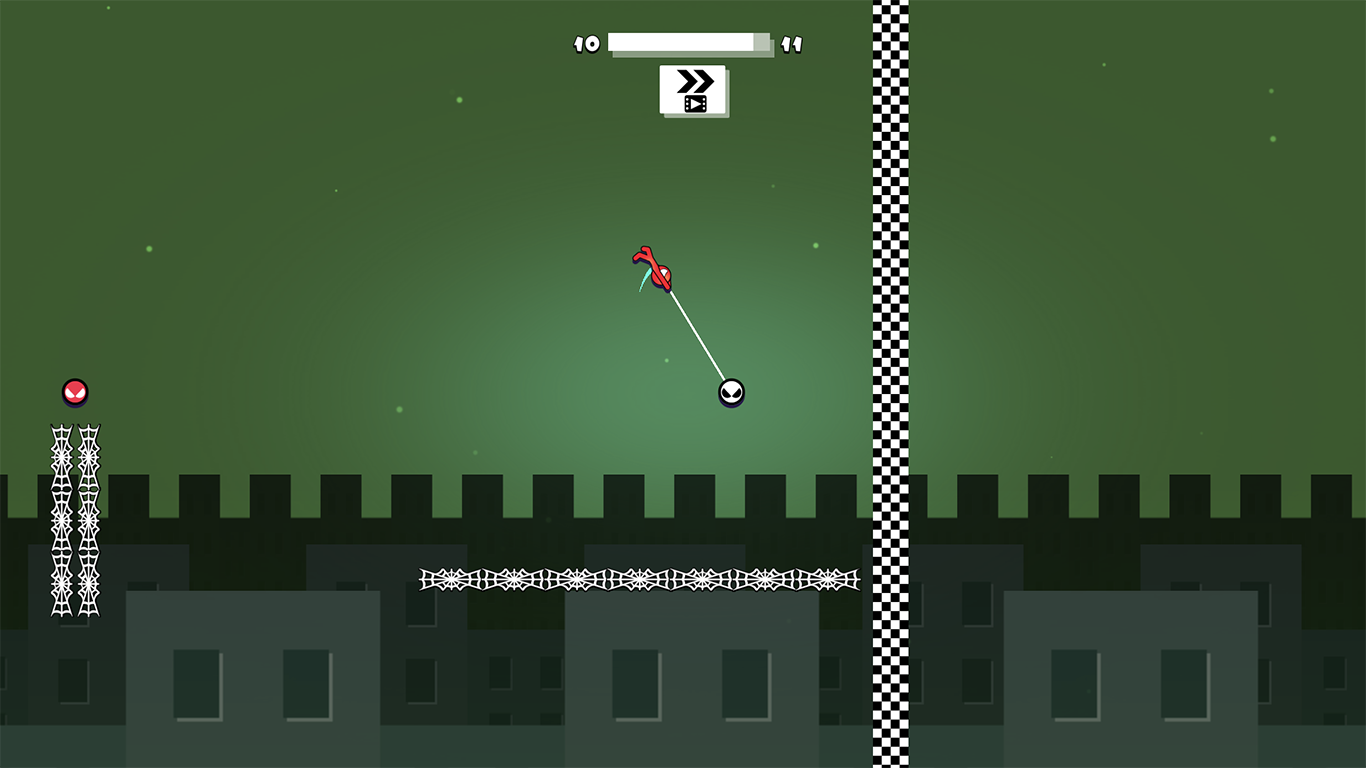This screenshot has height=768, width=1366.
Task: Click the double chevron skip arrows
Action: [695, 79]
